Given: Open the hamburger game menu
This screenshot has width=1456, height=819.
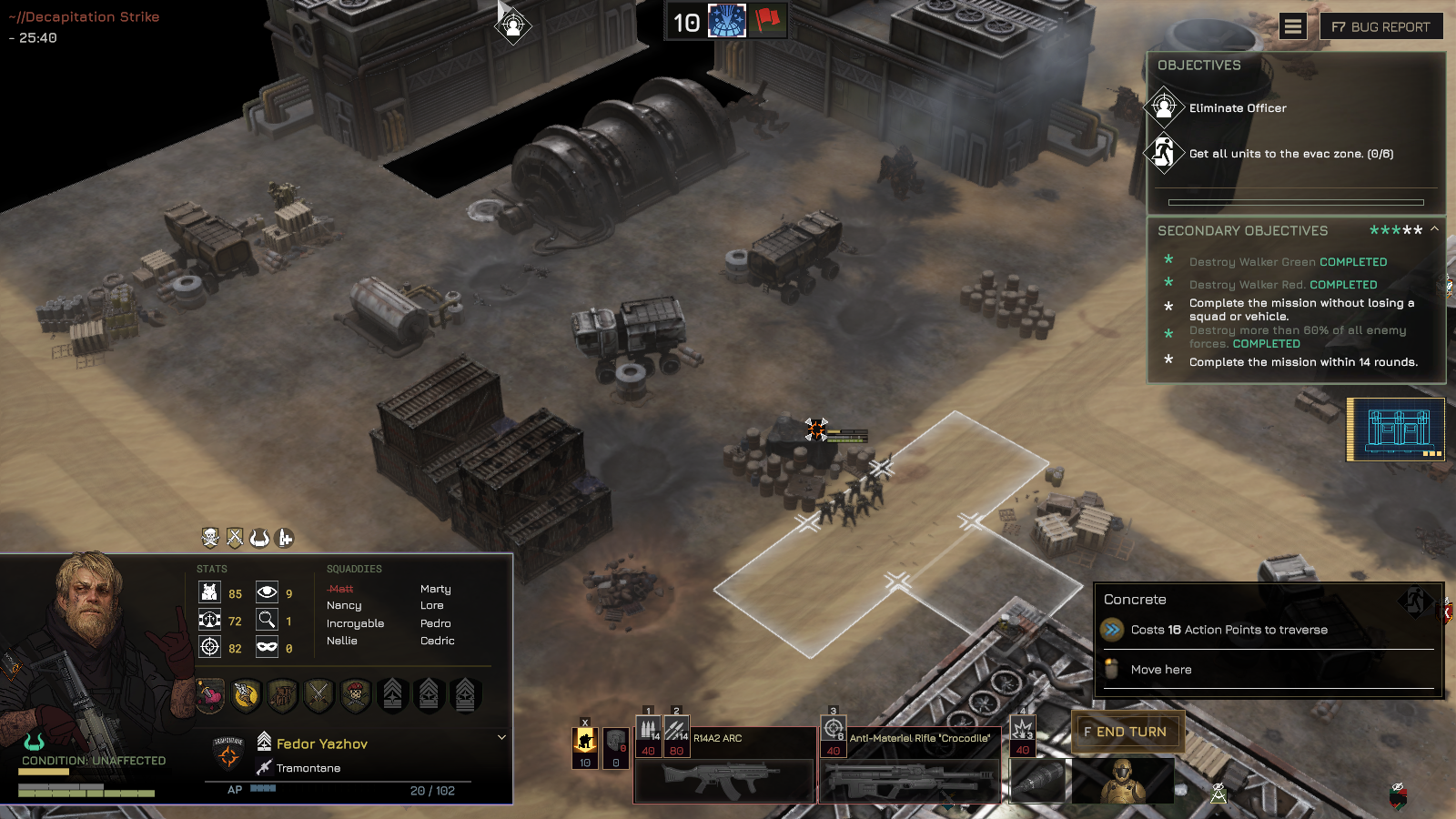Looking at the screenshot, I should pos(1292,26).
